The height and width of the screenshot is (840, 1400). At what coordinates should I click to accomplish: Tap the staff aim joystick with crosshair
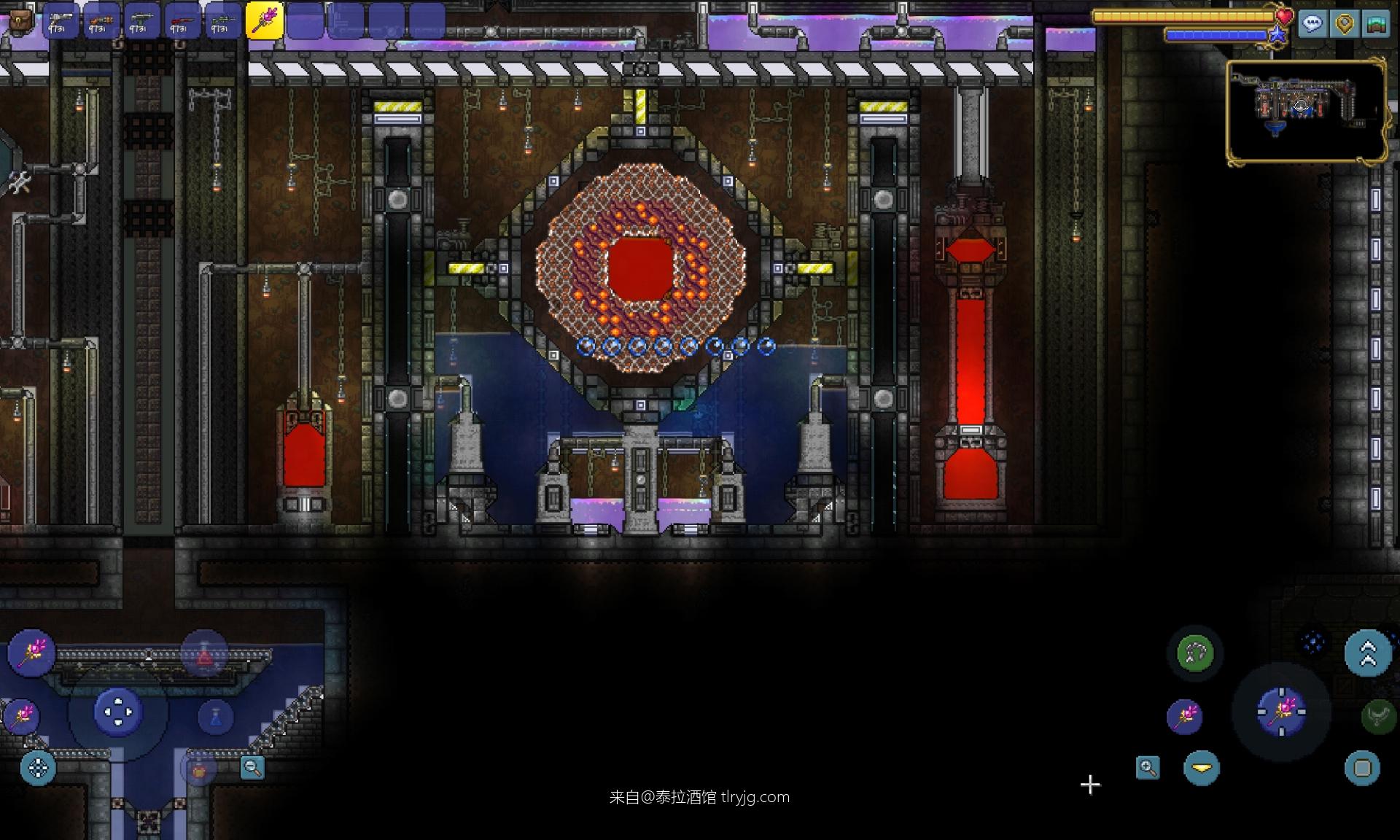pyautogui.click(x=1281, y=711)
